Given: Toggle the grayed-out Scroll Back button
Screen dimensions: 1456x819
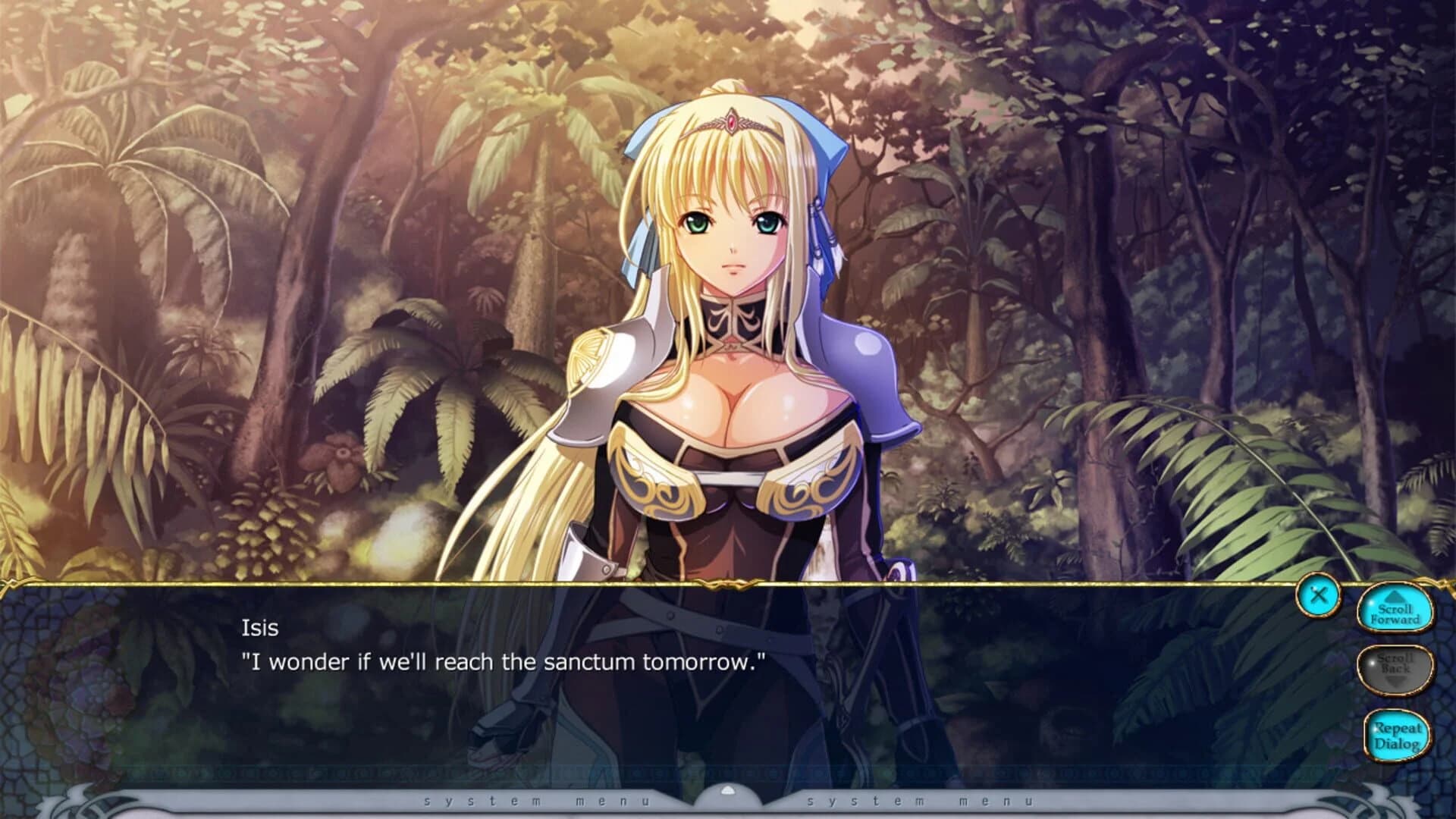Looking at the screenshot, I should (1395, 669).
